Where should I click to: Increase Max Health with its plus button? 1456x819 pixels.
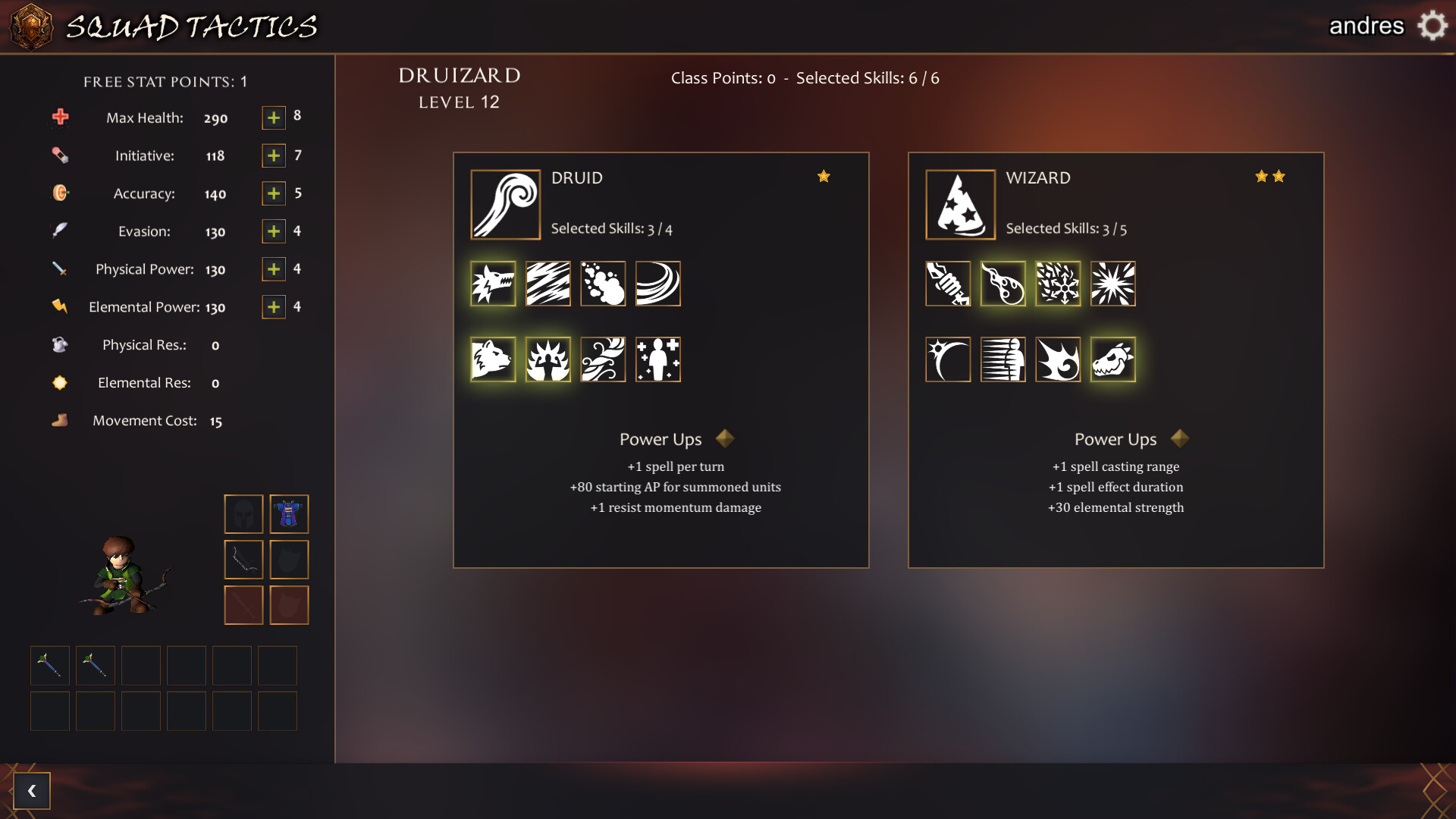coord(272,118)
